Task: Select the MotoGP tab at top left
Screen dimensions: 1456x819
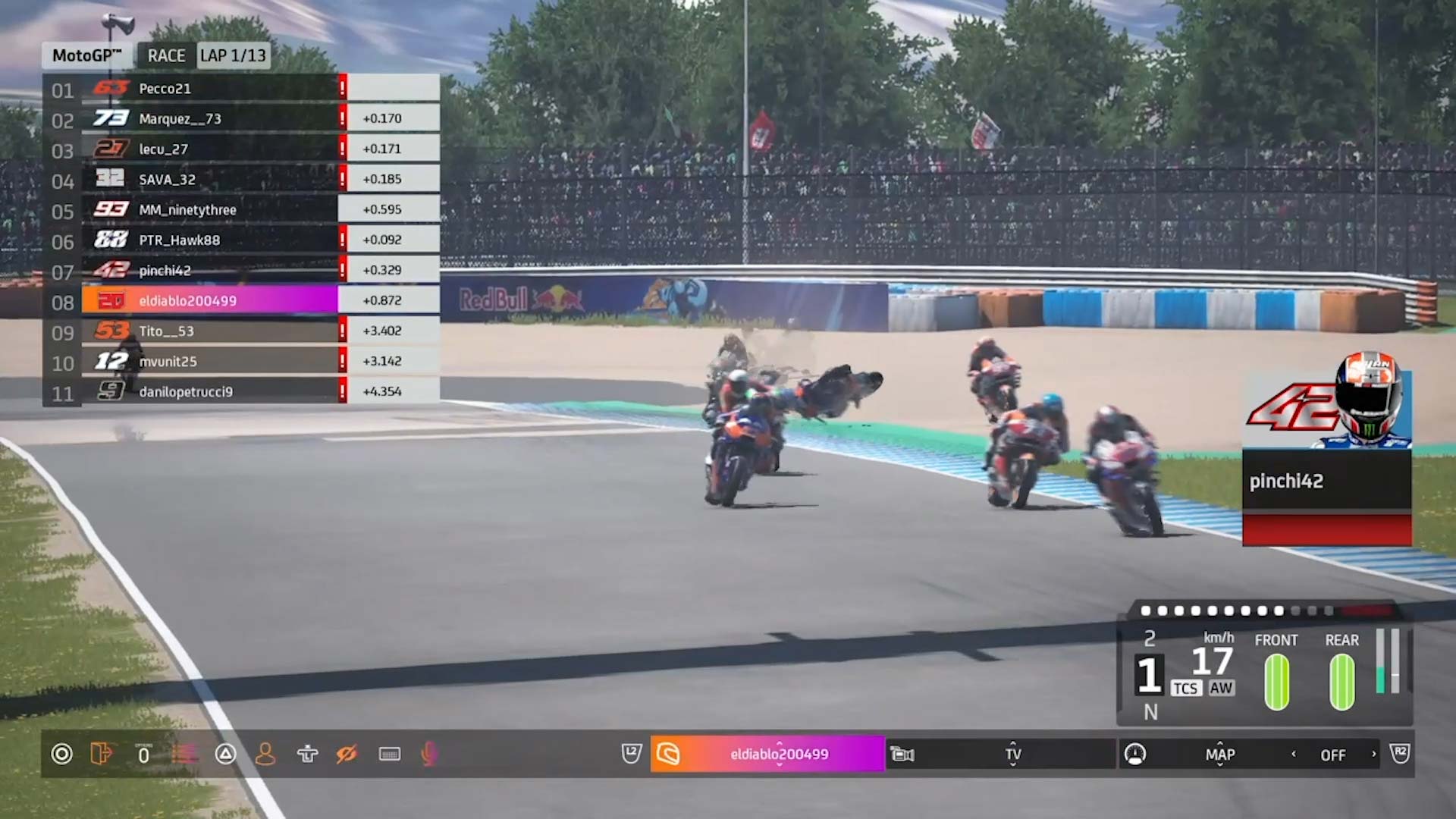Action: [x=86, y=55]
